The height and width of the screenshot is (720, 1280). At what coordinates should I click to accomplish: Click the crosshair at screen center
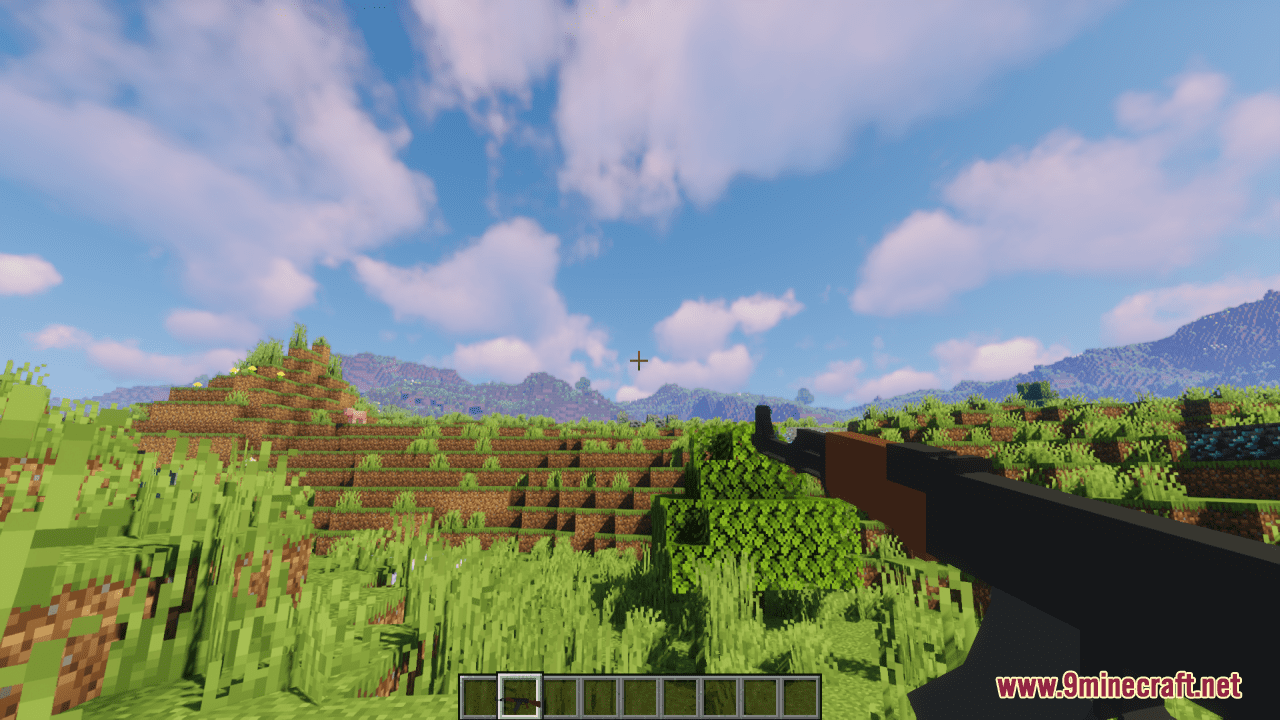pos(639,361)
